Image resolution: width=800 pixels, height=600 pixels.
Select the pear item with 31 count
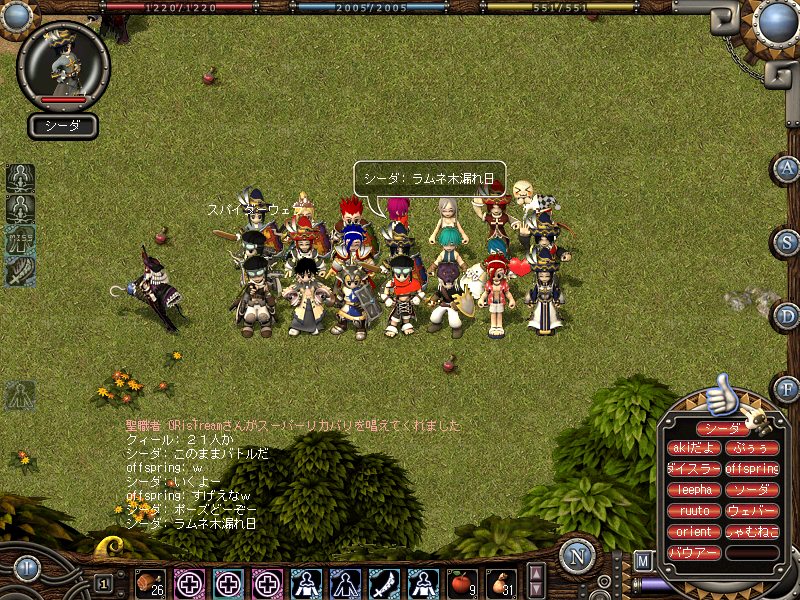[500, 583]
